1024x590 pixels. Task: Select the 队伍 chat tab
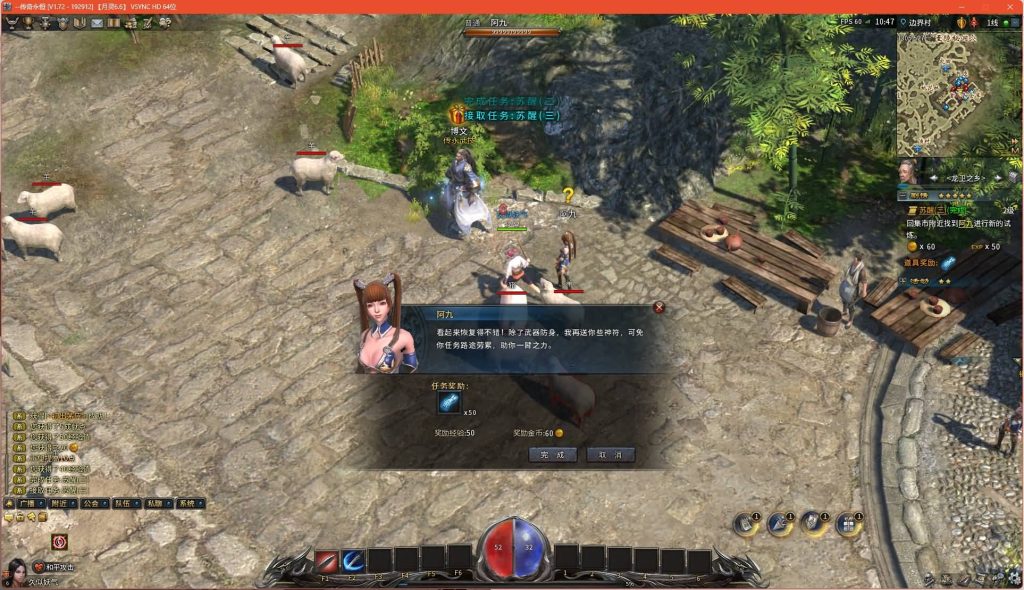pos(123,504)
